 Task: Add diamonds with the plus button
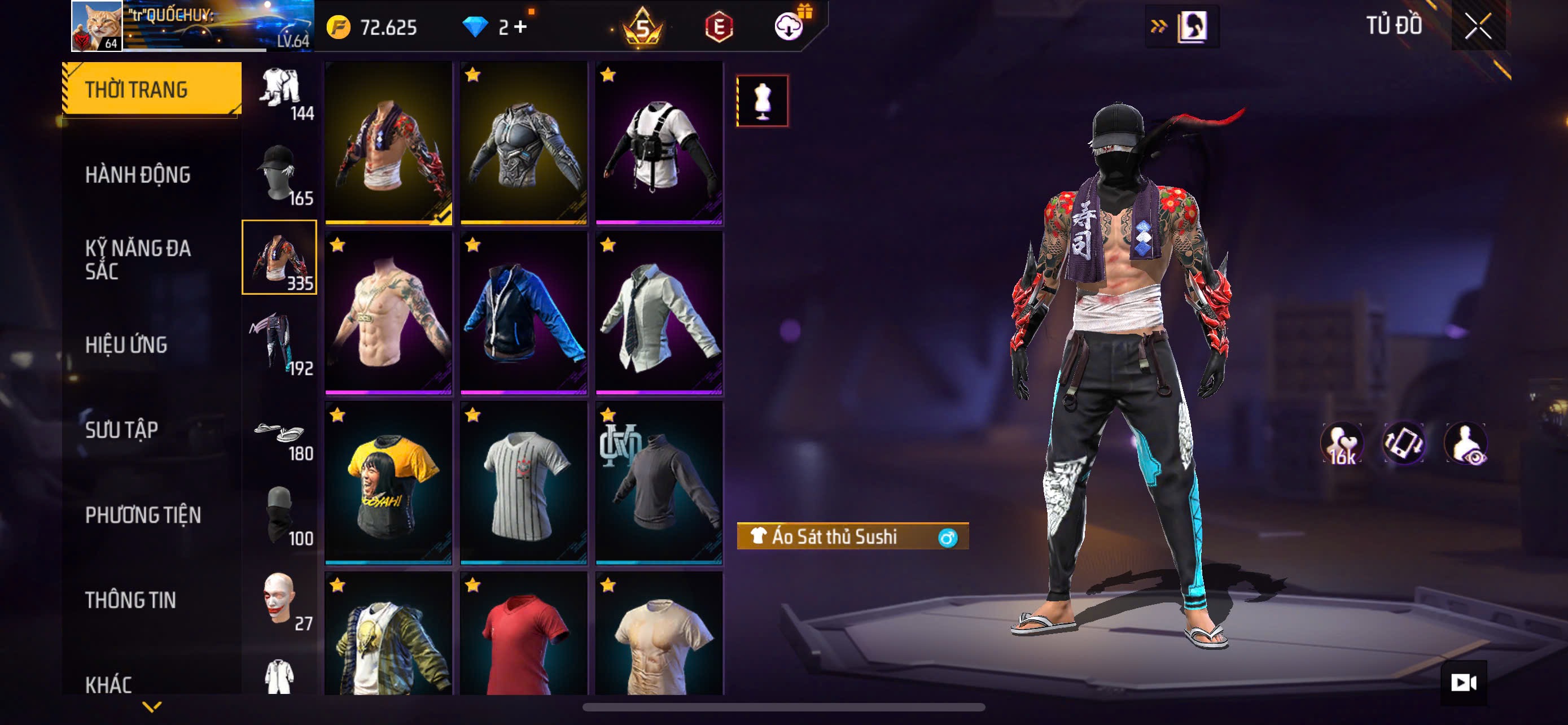tap(520, 27)
